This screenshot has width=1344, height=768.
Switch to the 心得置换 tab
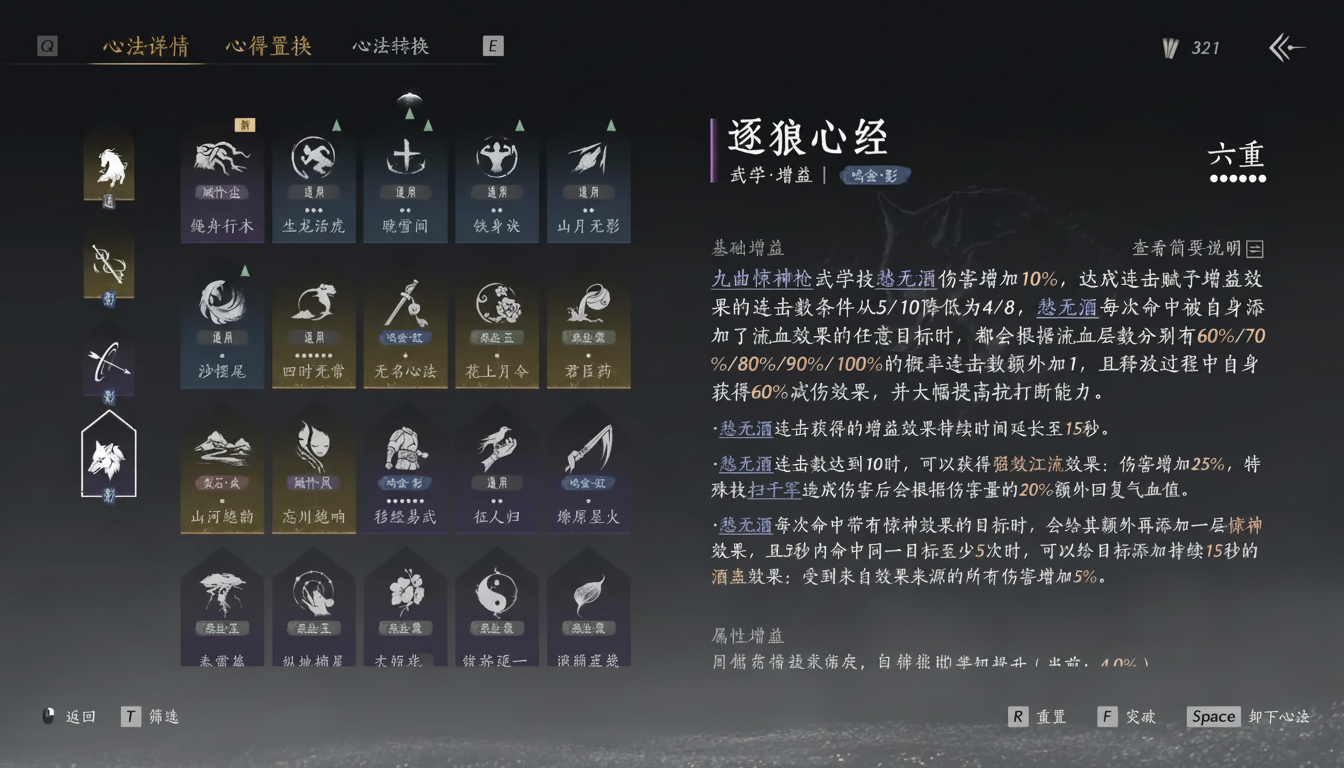click(267, 46)
